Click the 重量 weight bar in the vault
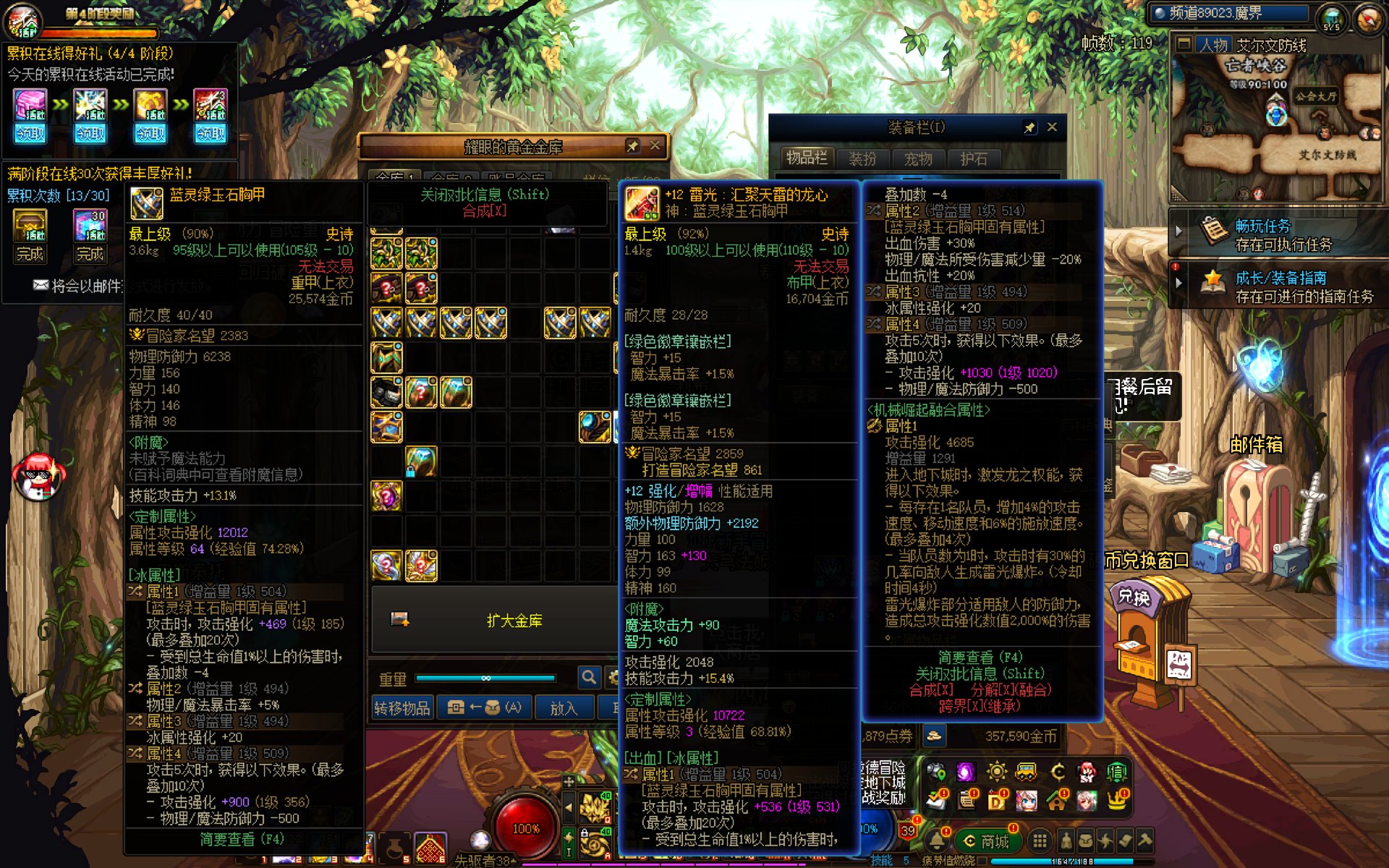The height and width of the screenshot is (868, 1389). pyautogui.click(x=485, y=678)
